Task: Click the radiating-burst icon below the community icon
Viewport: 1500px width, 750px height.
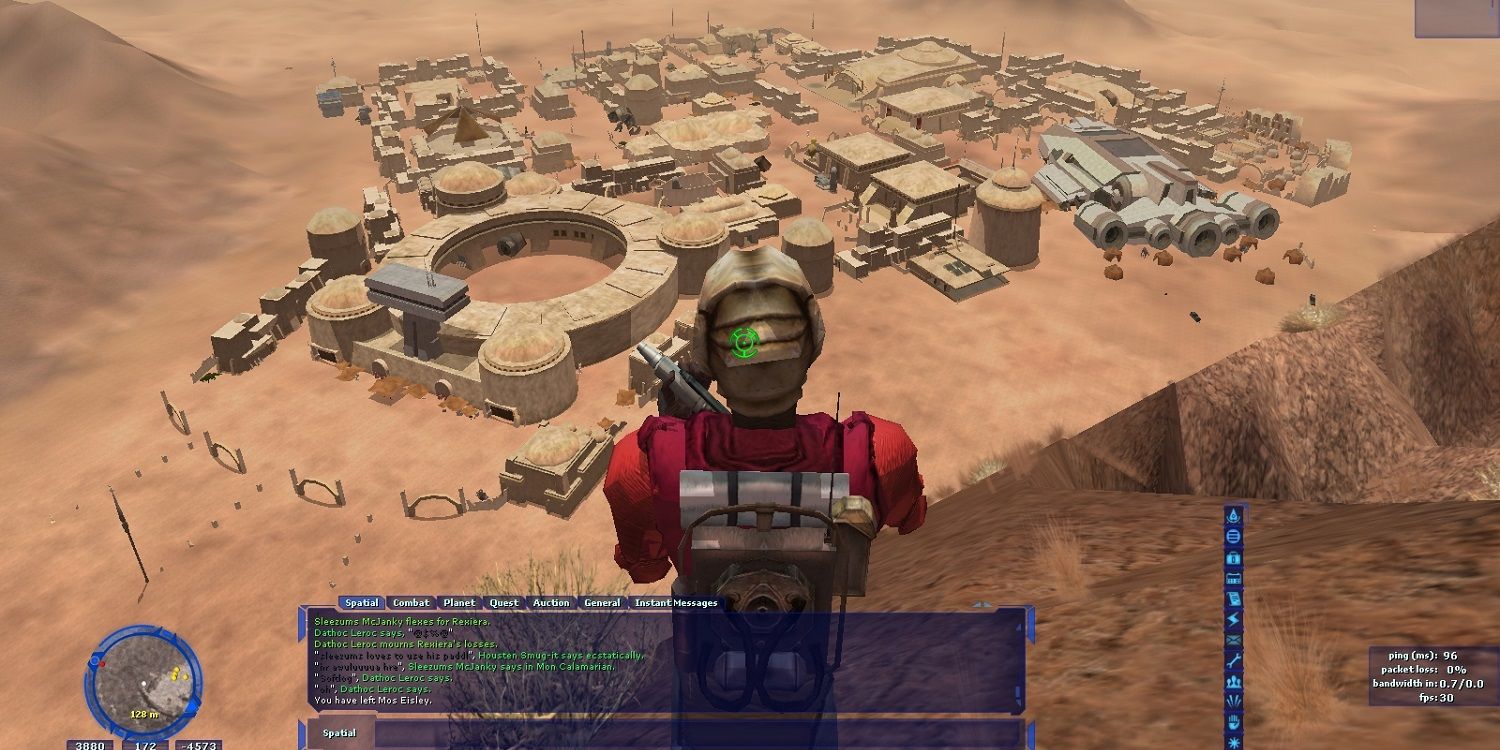Action: click(x=1232, y=700)
